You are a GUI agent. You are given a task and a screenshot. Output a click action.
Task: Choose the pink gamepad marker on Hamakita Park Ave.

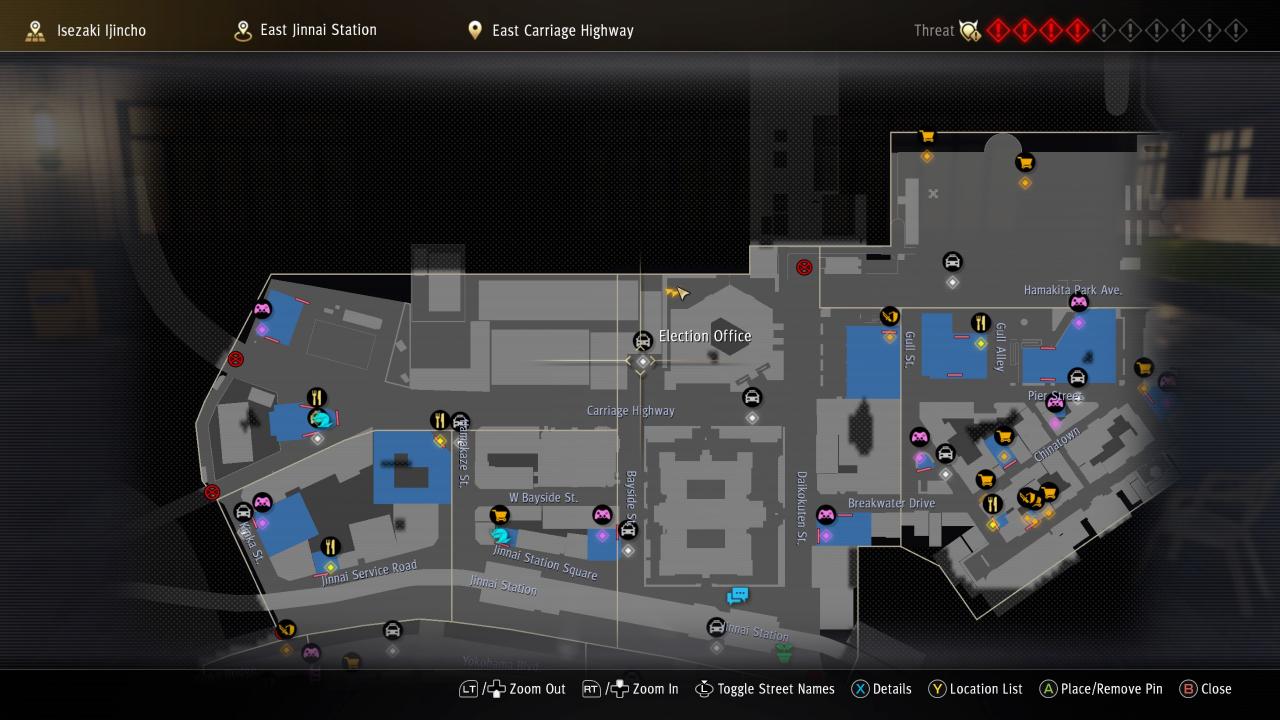[1078, 303]
